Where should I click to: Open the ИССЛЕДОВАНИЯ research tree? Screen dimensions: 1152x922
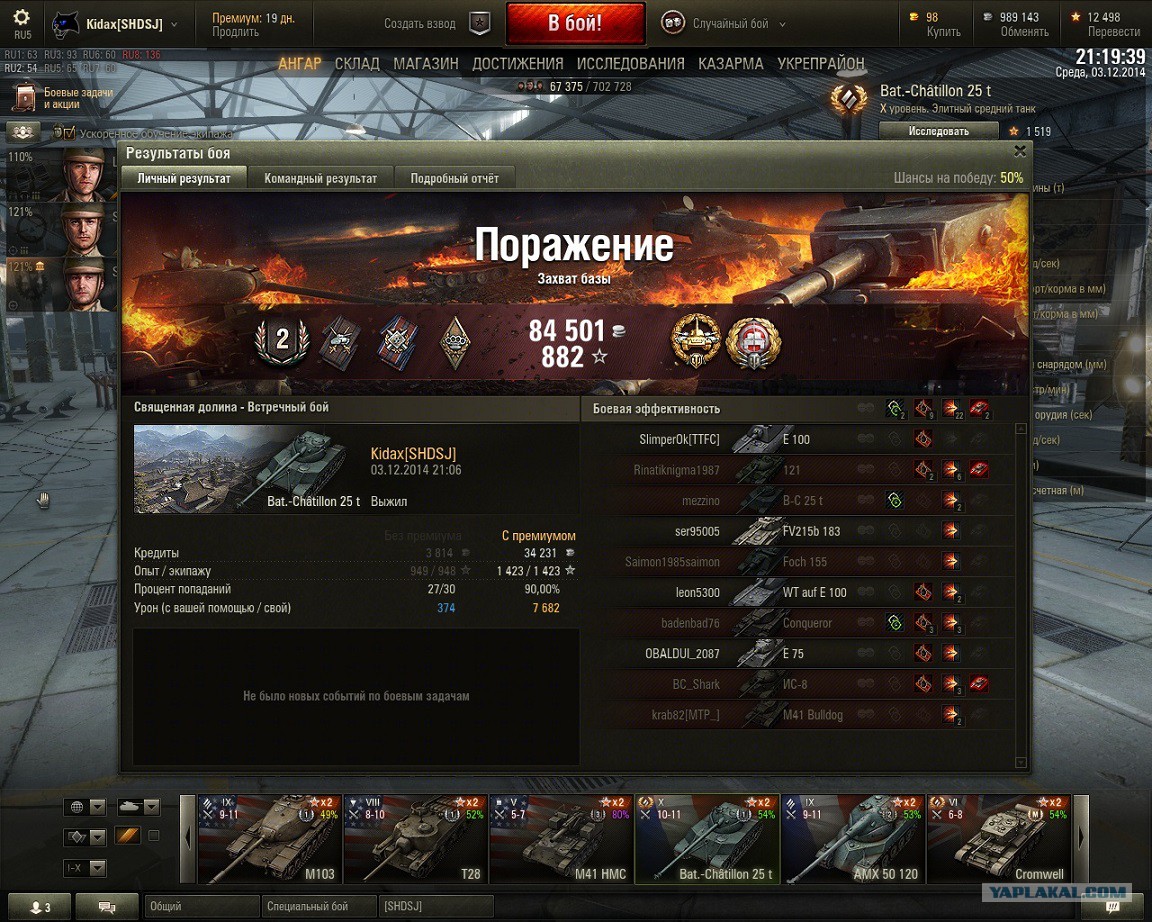[630, 63]
